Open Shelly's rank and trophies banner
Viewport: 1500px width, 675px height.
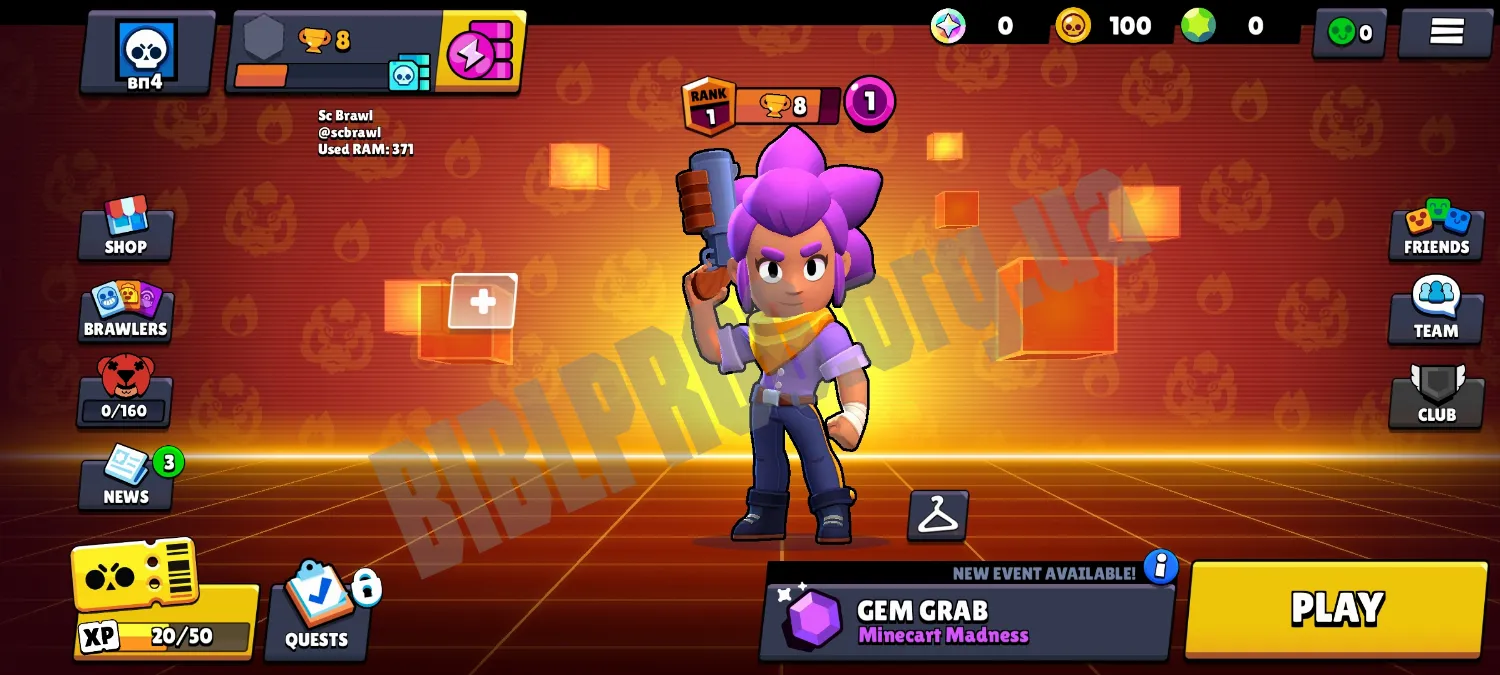point(762,104)
